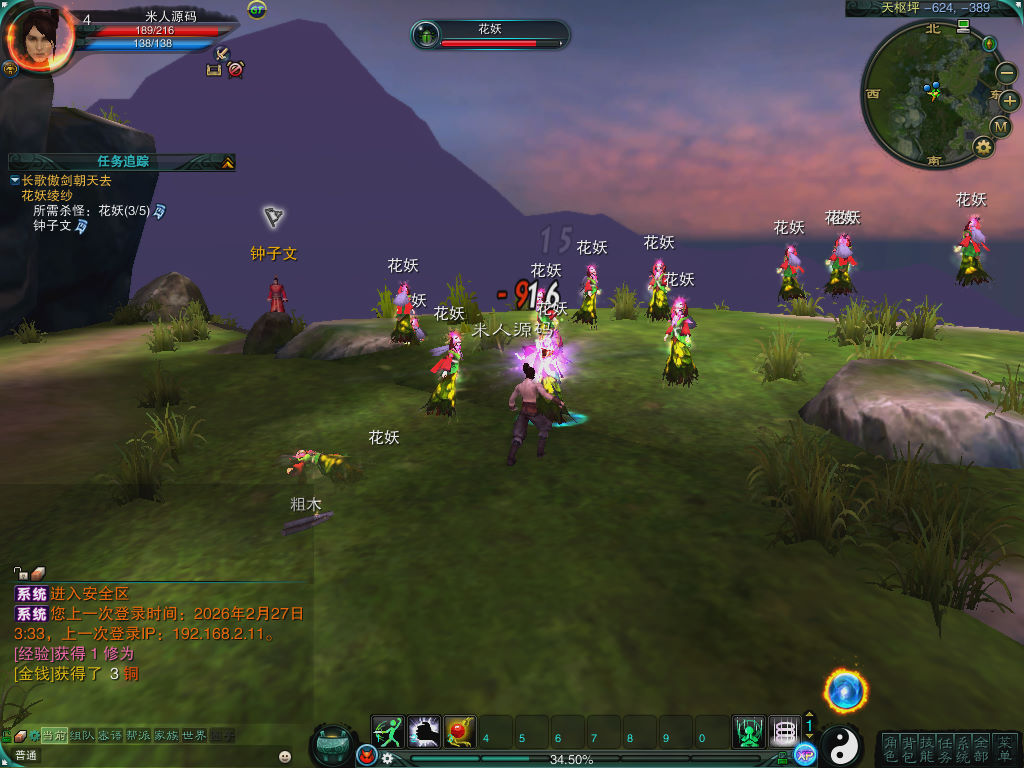The image size is (1024, 768).
Task: Switch to the 世界 world chat tab
Action: coord(194,735)
